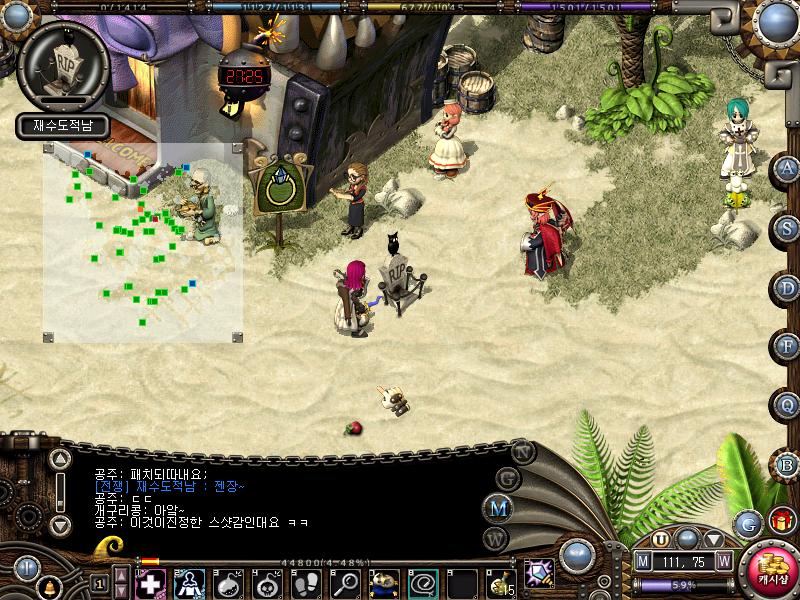800x600 pixels.
Task: Use the spiral swirl hotbar slot
Action: 424,582
